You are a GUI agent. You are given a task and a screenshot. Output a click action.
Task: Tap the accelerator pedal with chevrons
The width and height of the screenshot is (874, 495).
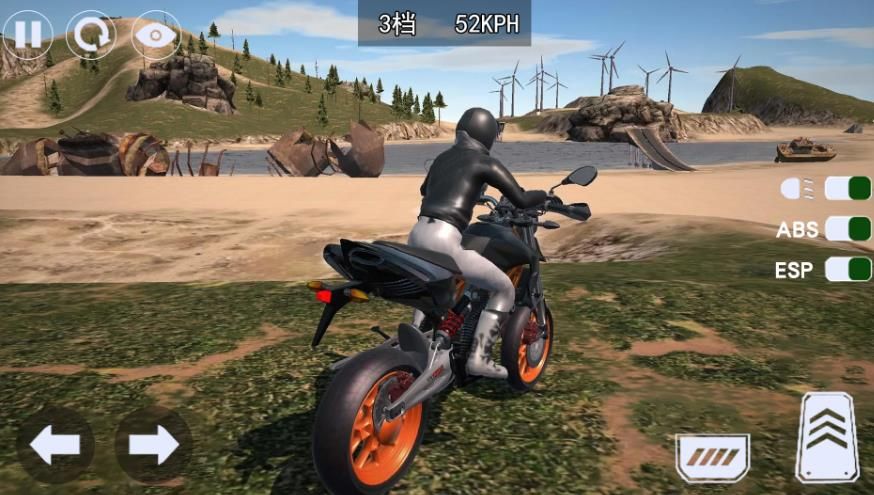(x=827, y=437)
